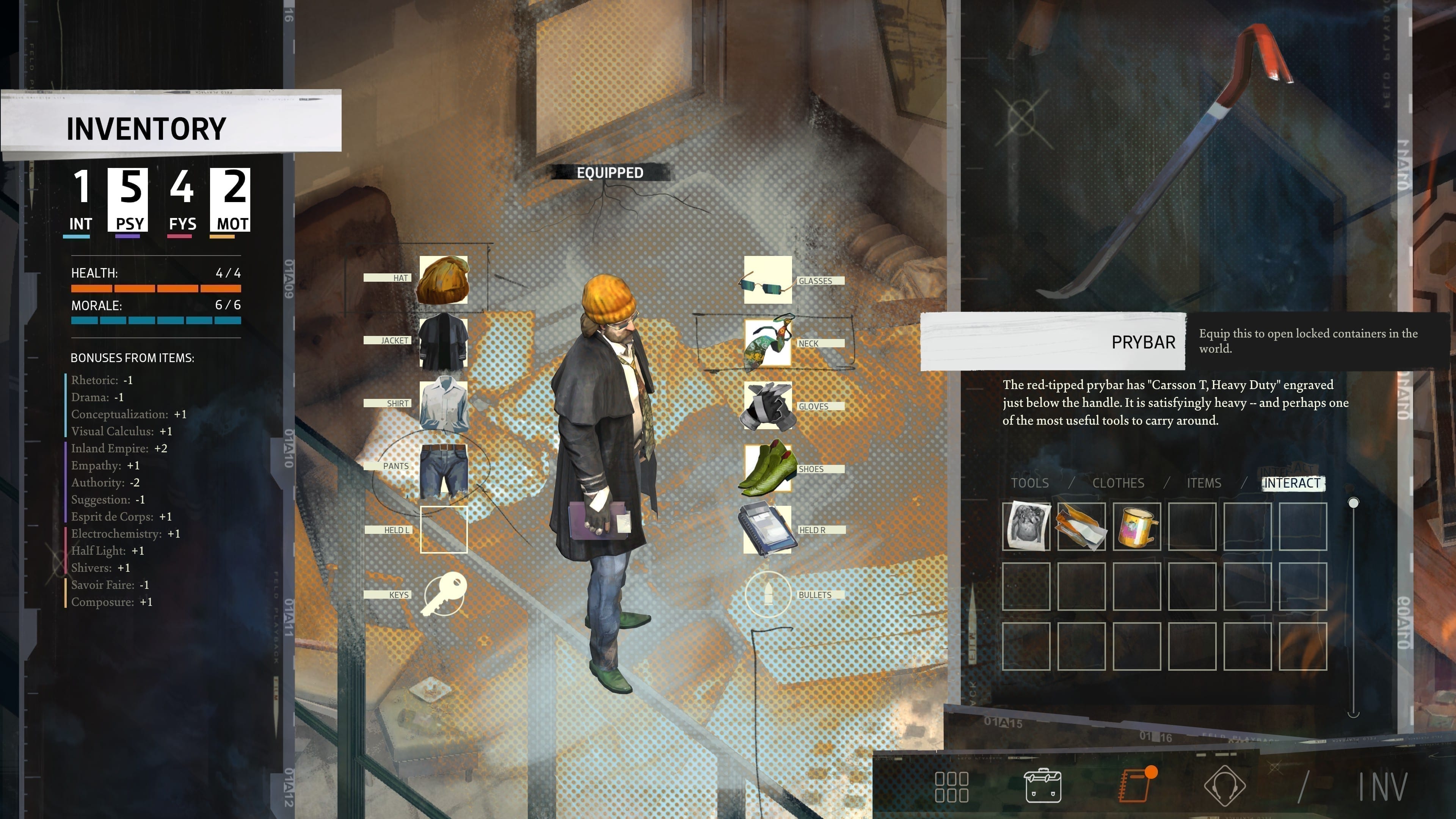Image resolution: width=1456 pixels, height=819 pixels.
Task: Select the equipped gloves slot
Action: point(767,406)
